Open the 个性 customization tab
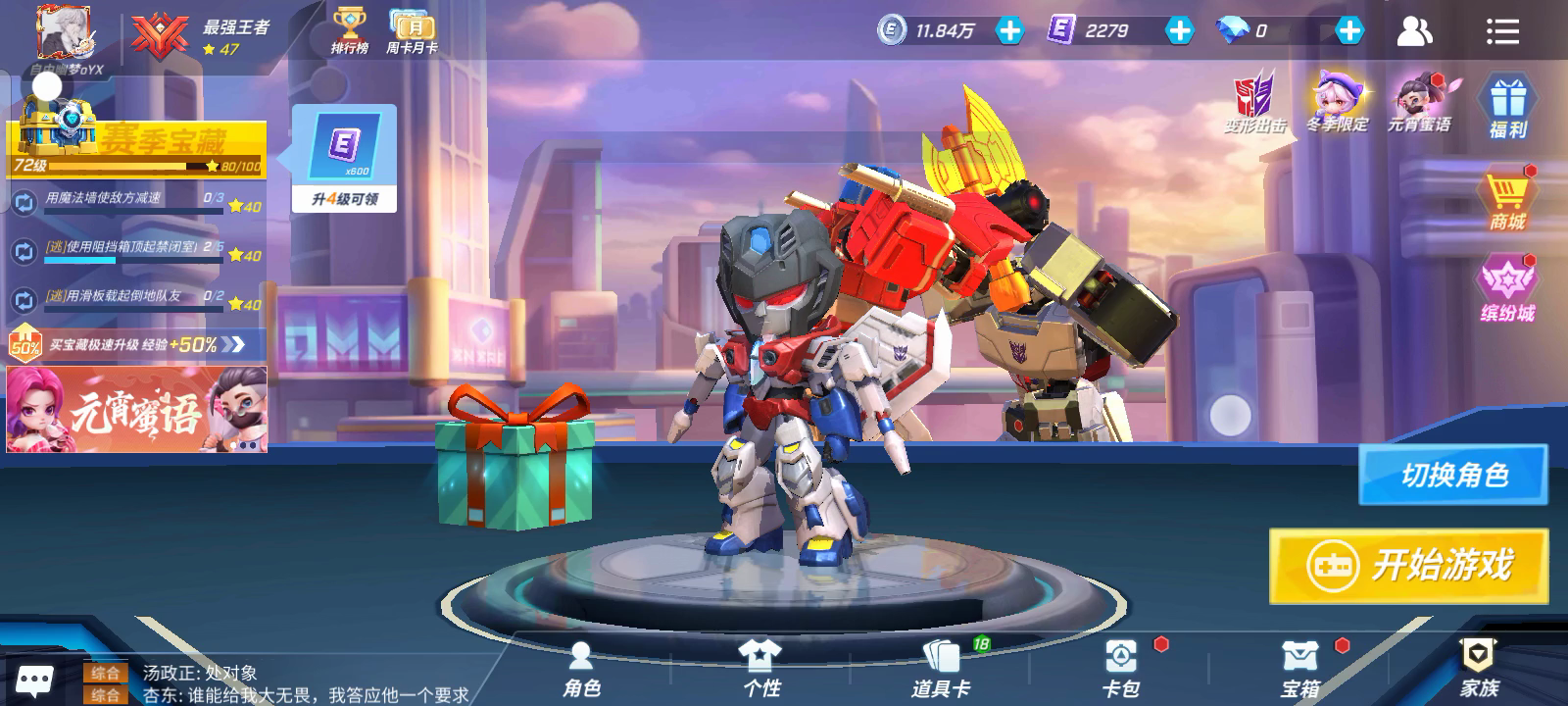 761,669
